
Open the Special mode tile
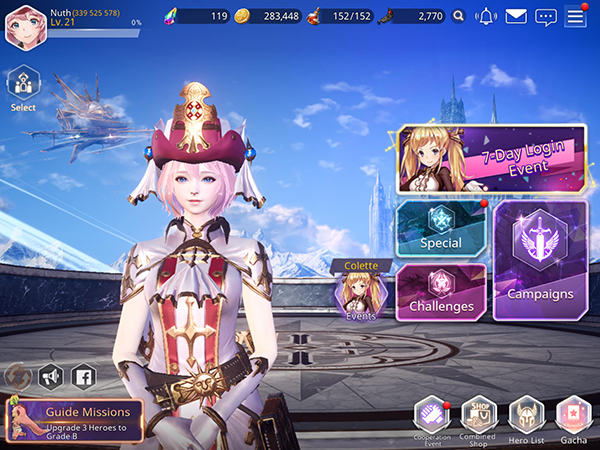[441, 226]
